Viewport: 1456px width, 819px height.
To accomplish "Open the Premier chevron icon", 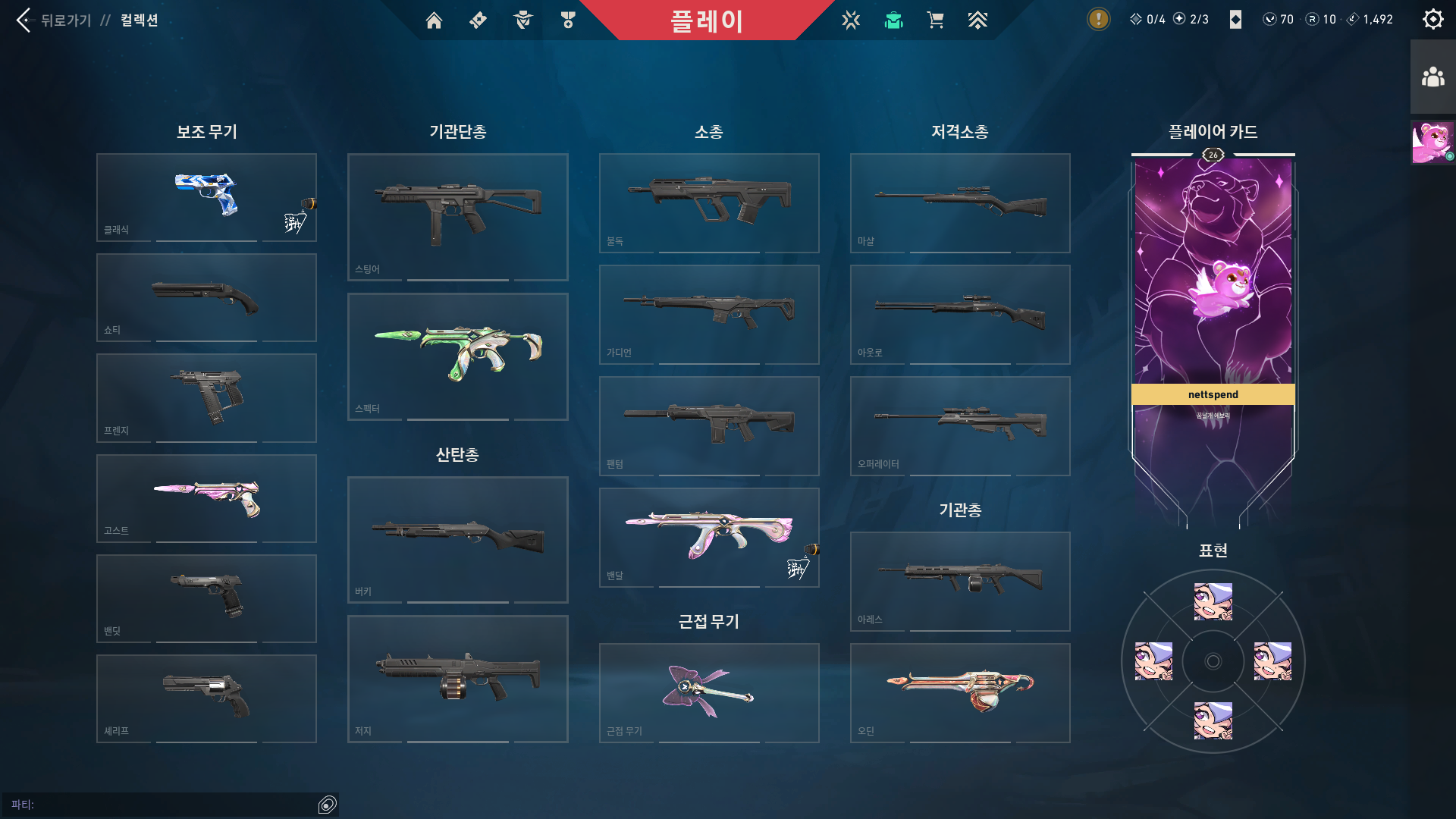I will 978,20.
